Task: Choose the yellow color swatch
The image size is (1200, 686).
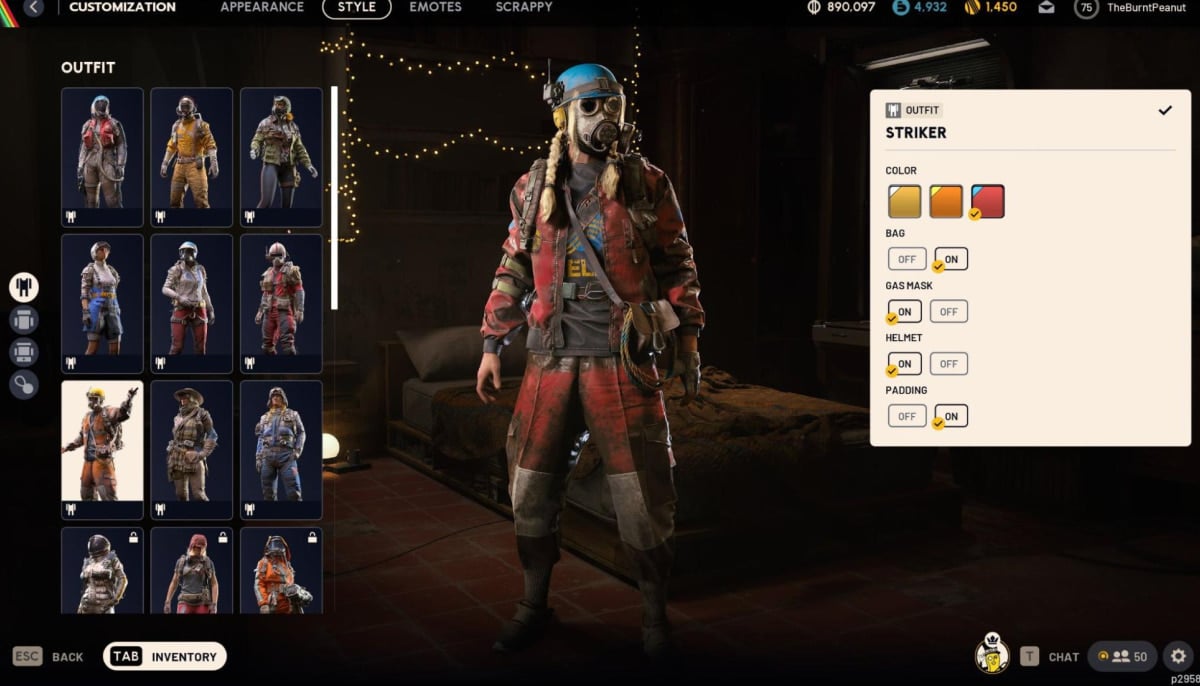Action: [x=904, y=201]
